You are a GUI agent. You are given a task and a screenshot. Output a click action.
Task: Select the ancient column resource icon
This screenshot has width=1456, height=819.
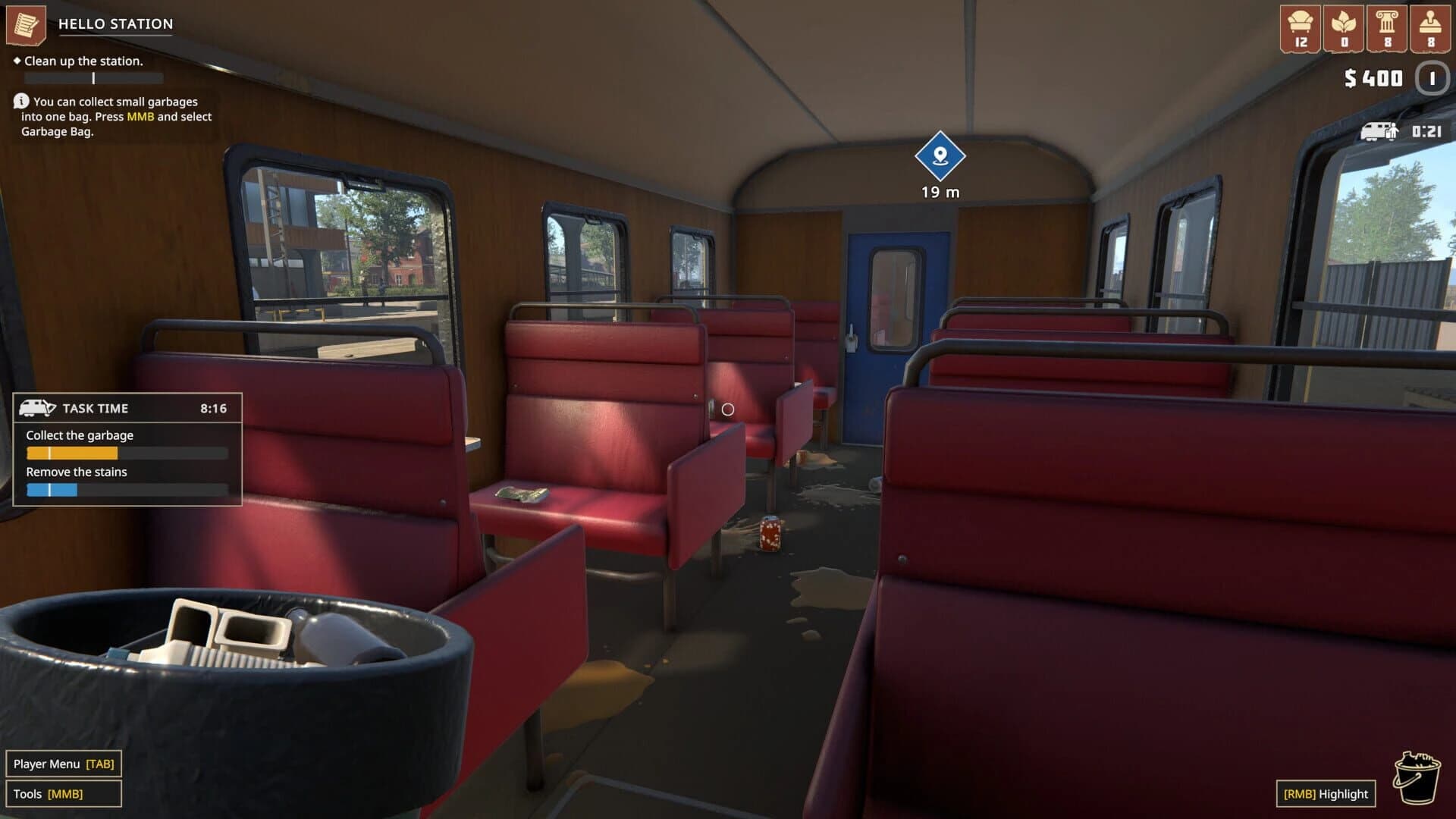tap(1386, 23)
